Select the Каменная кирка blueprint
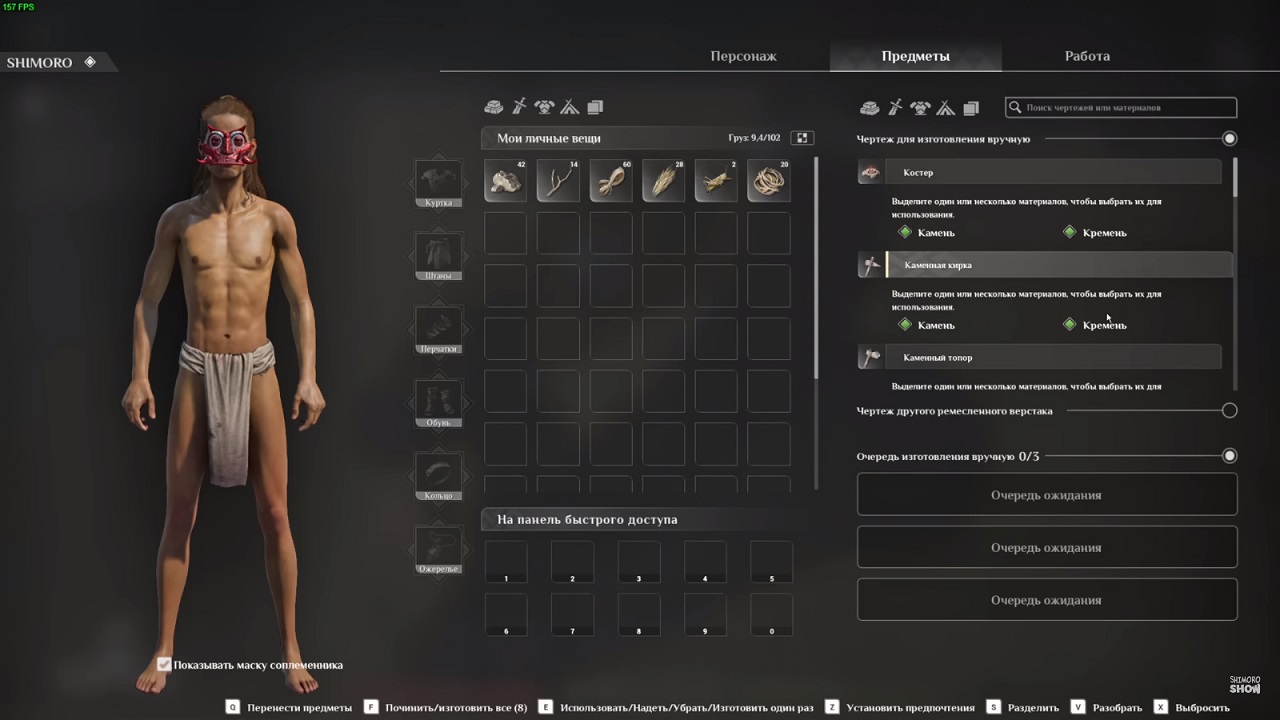1280x720 pixels. coord(1040,265)
